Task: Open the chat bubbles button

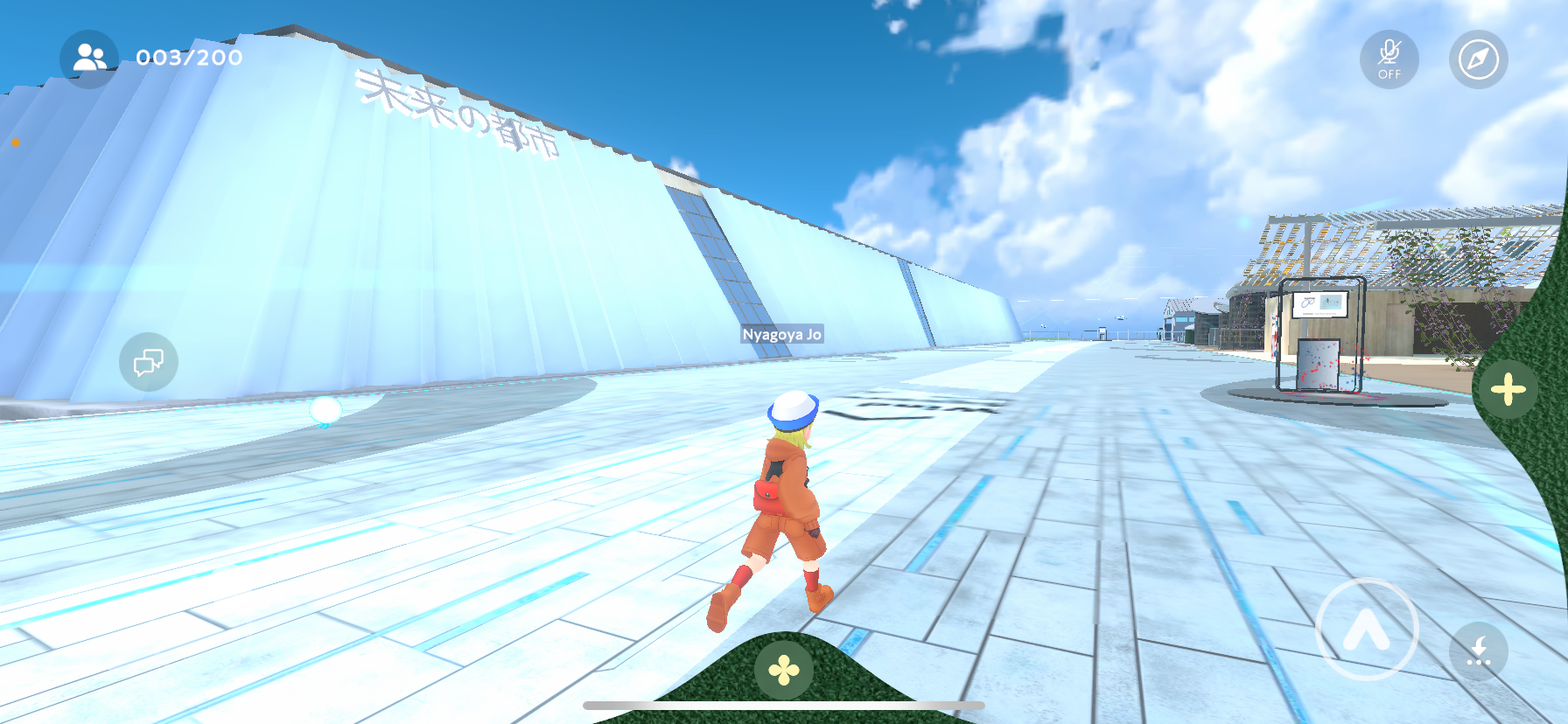Action: coord(149,361)
